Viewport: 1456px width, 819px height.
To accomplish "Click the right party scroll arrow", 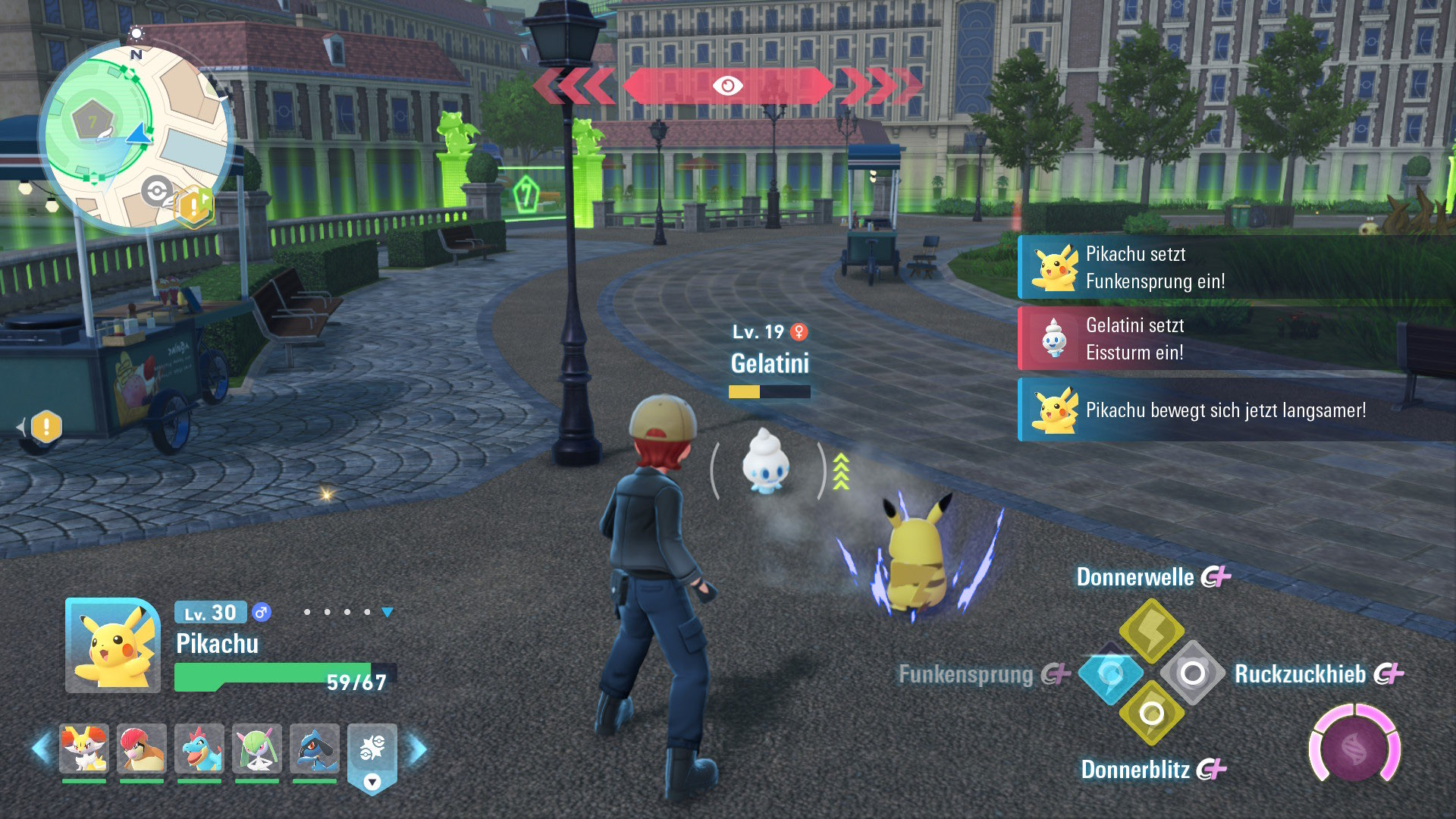I will (x=418, y=749).
